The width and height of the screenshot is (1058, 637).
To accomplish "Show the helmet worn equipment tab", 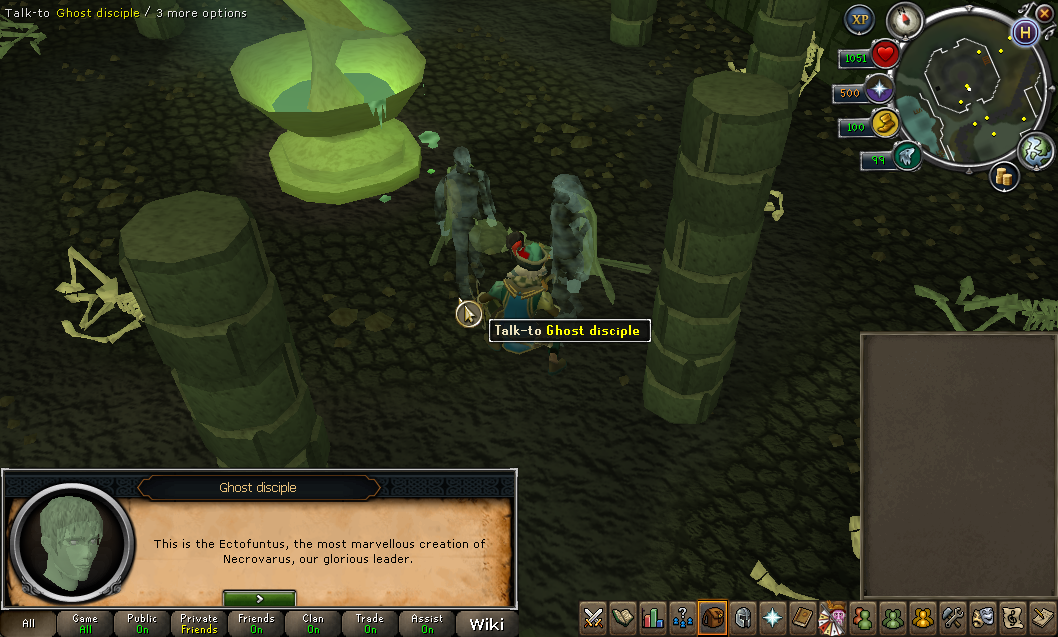I will click(742, 617).
